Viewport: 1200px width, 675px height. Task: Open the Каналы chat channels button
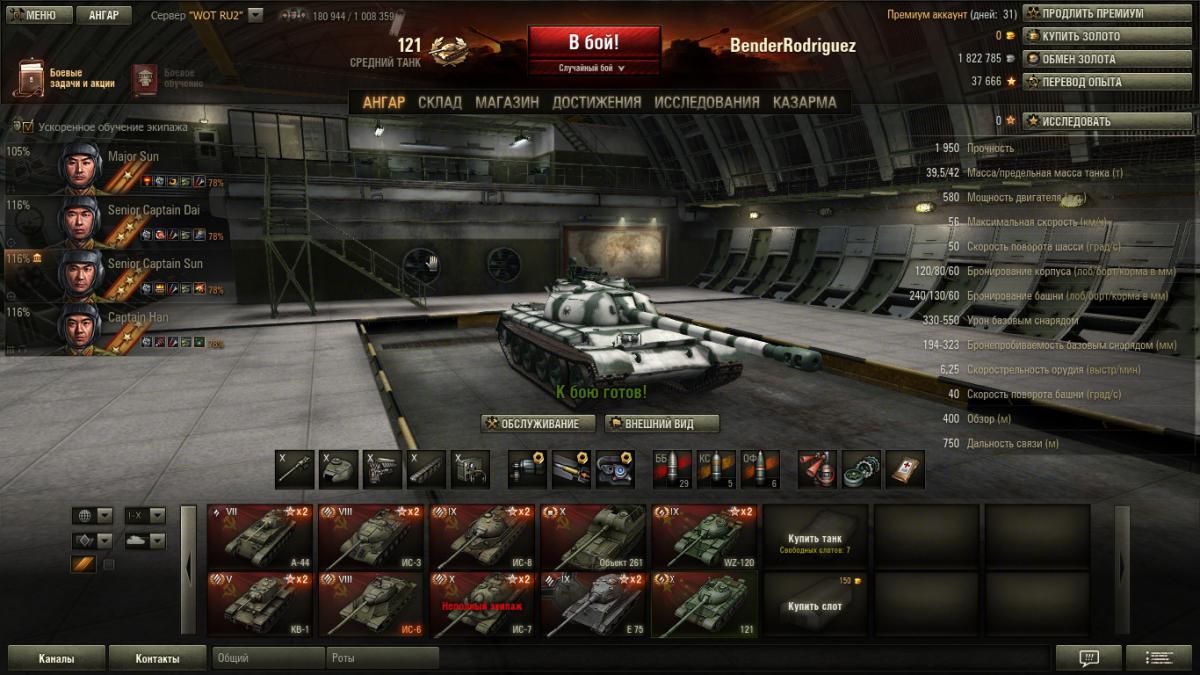coord(56,659)
